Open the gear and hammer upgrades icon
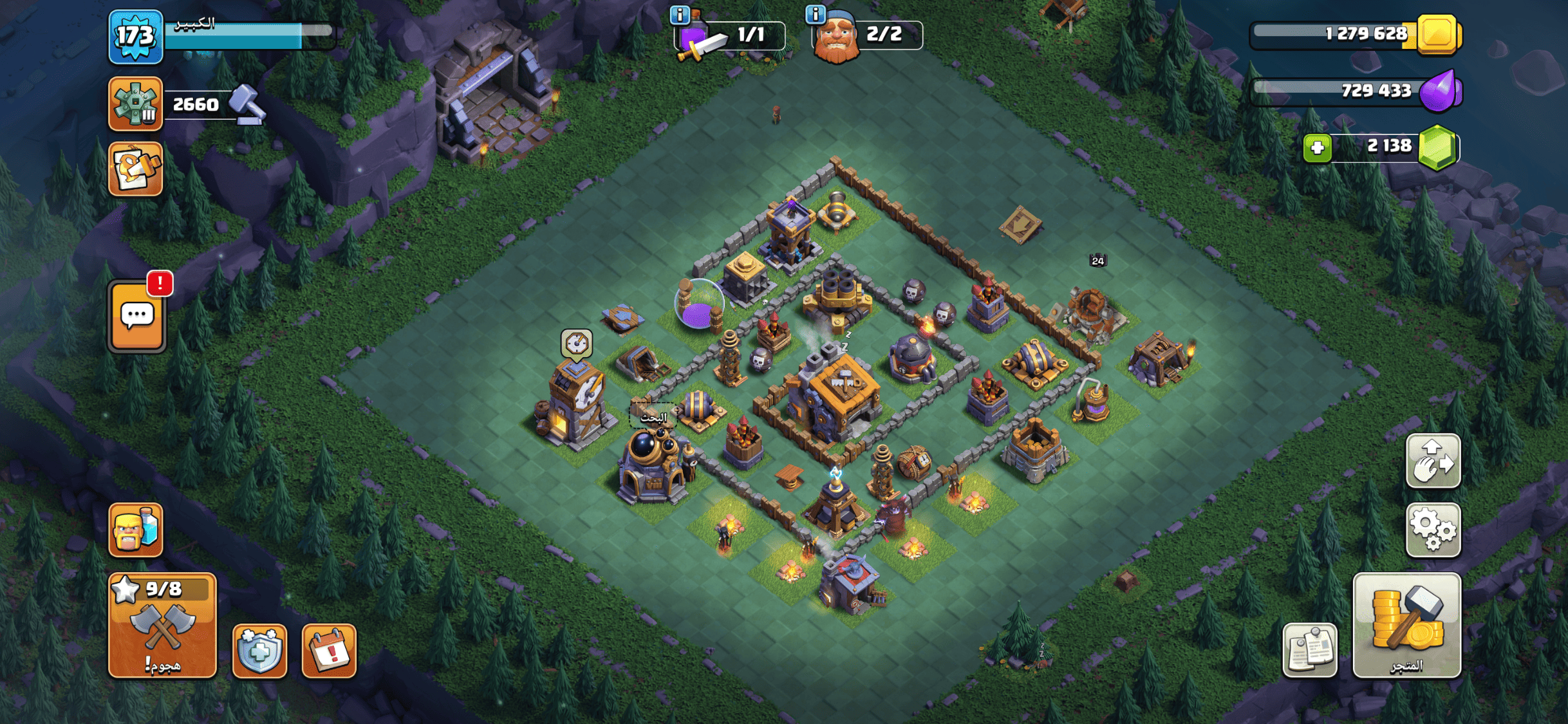 point(135,104)
